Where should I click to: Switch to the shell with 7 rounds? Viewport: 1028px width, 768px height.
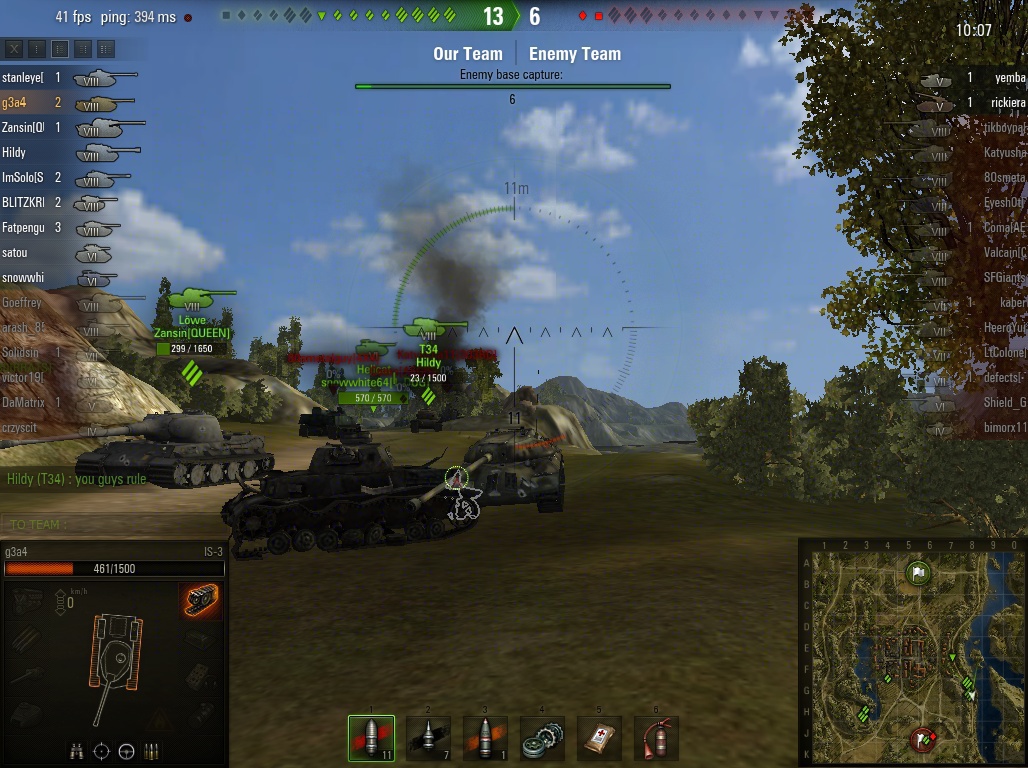pos(428,738)
